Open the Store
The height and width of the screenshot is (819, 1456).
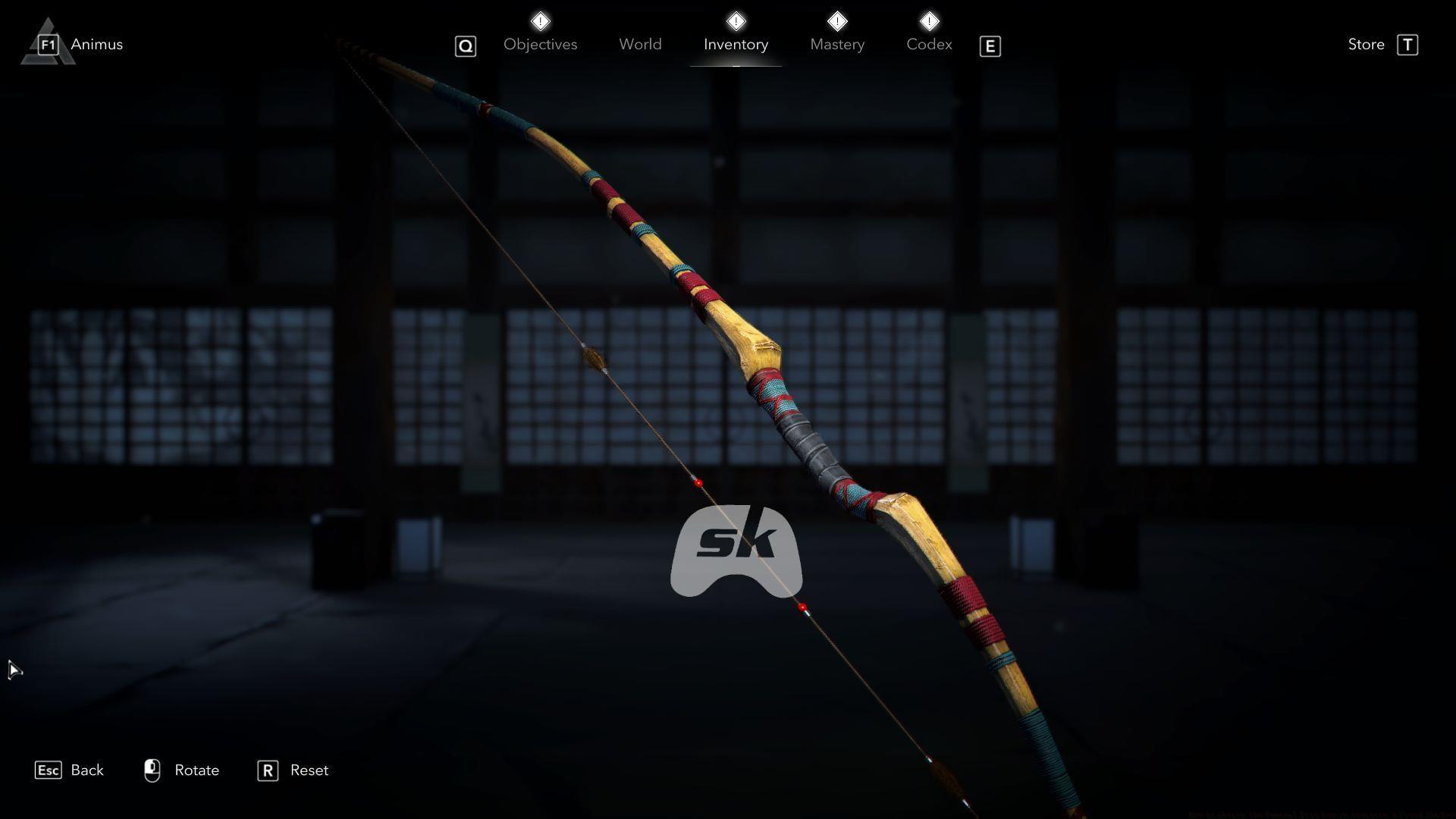[1365, 44]
